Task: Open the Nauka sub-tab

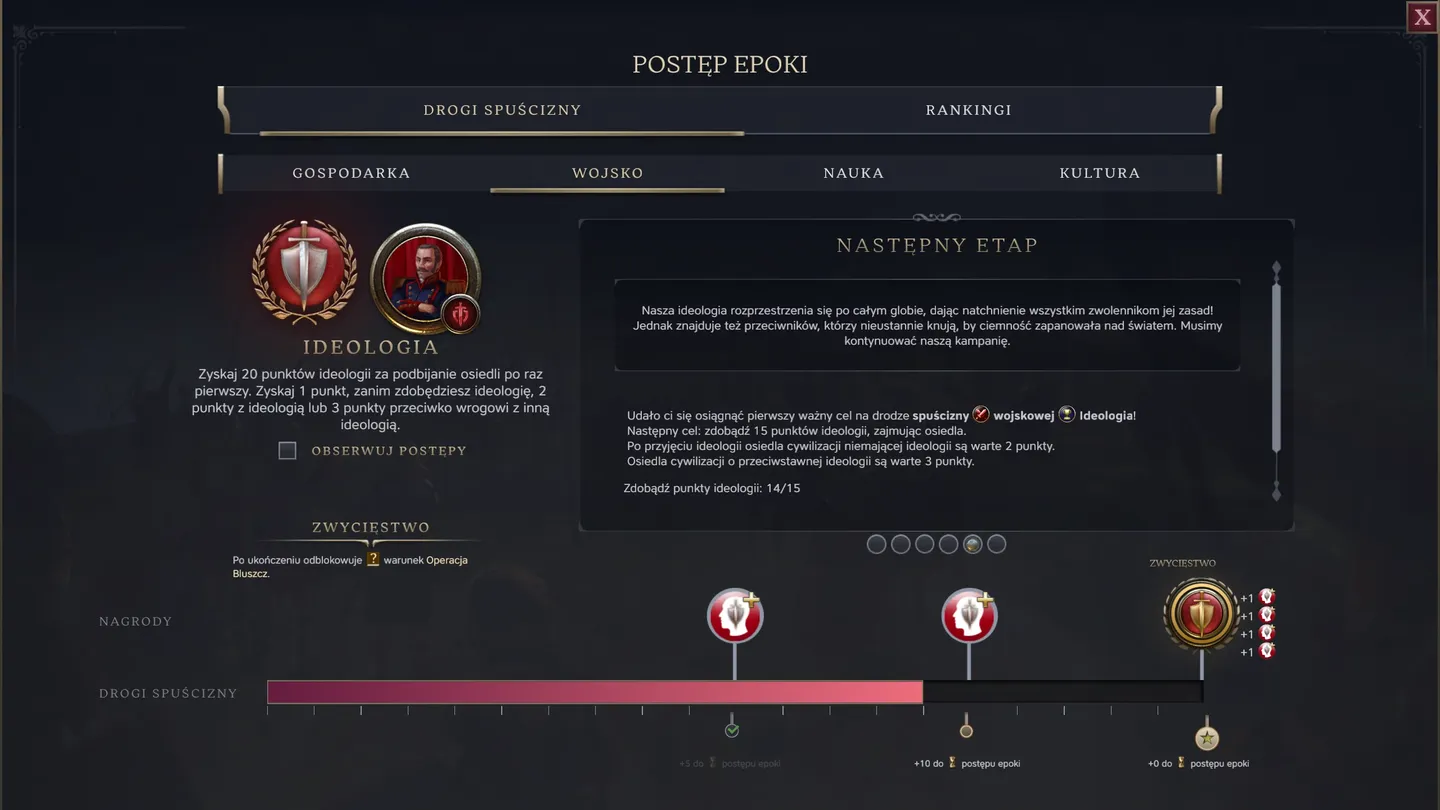Action: point(853,172)
